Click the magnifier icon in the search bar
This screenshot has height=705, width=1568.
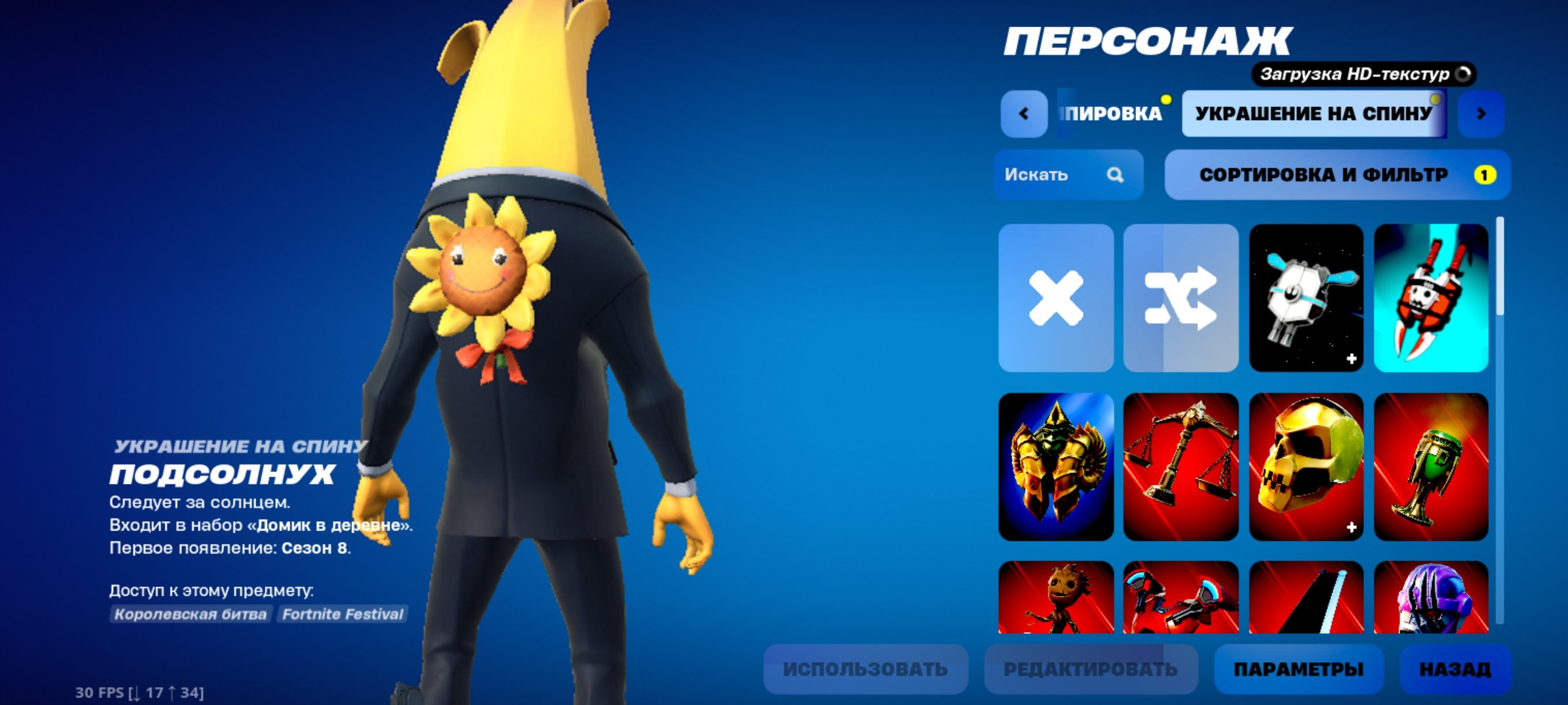1116,175
